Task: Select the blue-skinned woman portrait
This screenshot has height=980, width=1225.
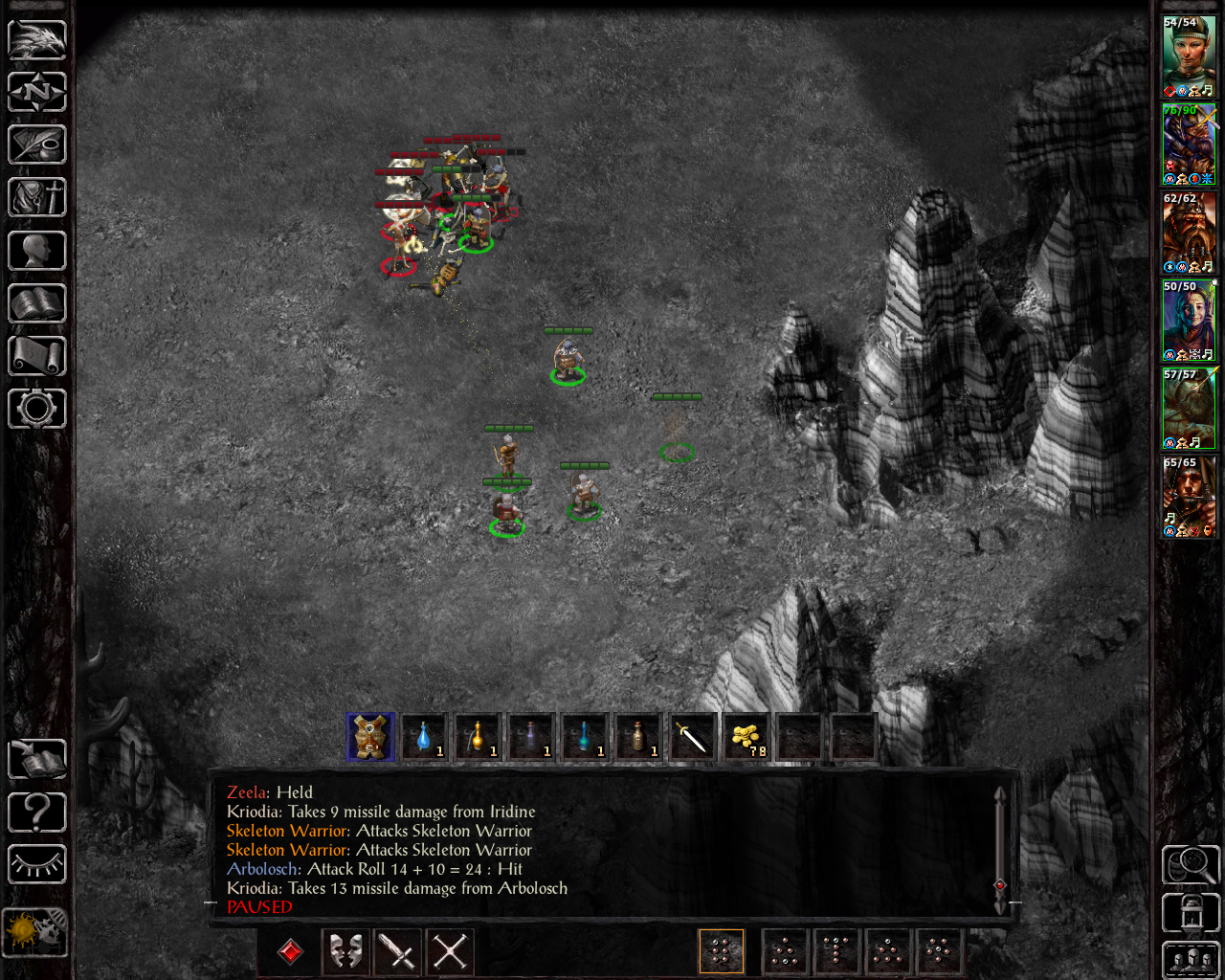Action: pyautogui.click(x=1189, y=321)
